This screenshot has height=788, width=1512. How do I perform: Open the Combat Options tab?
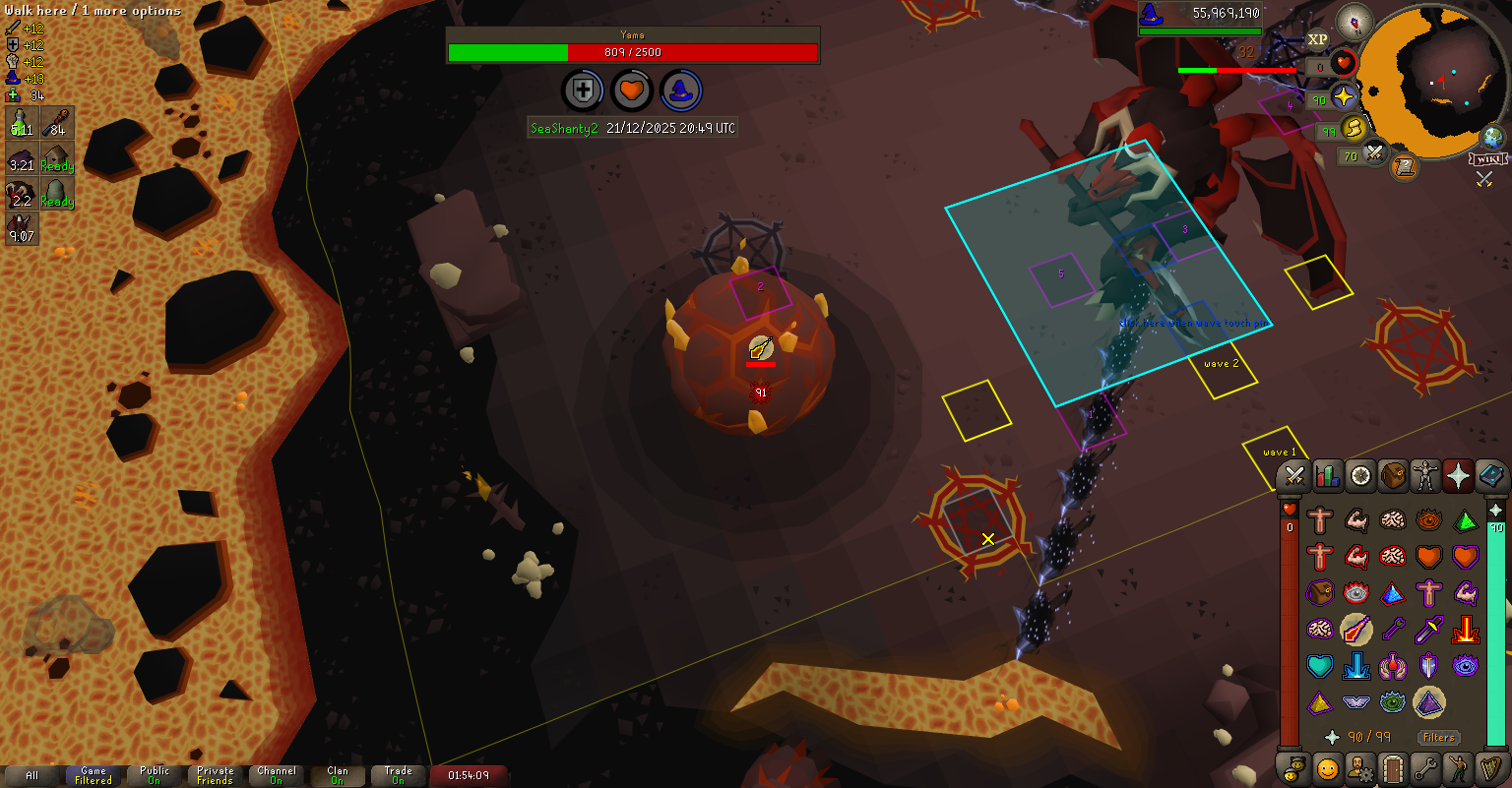(1294, 476)
